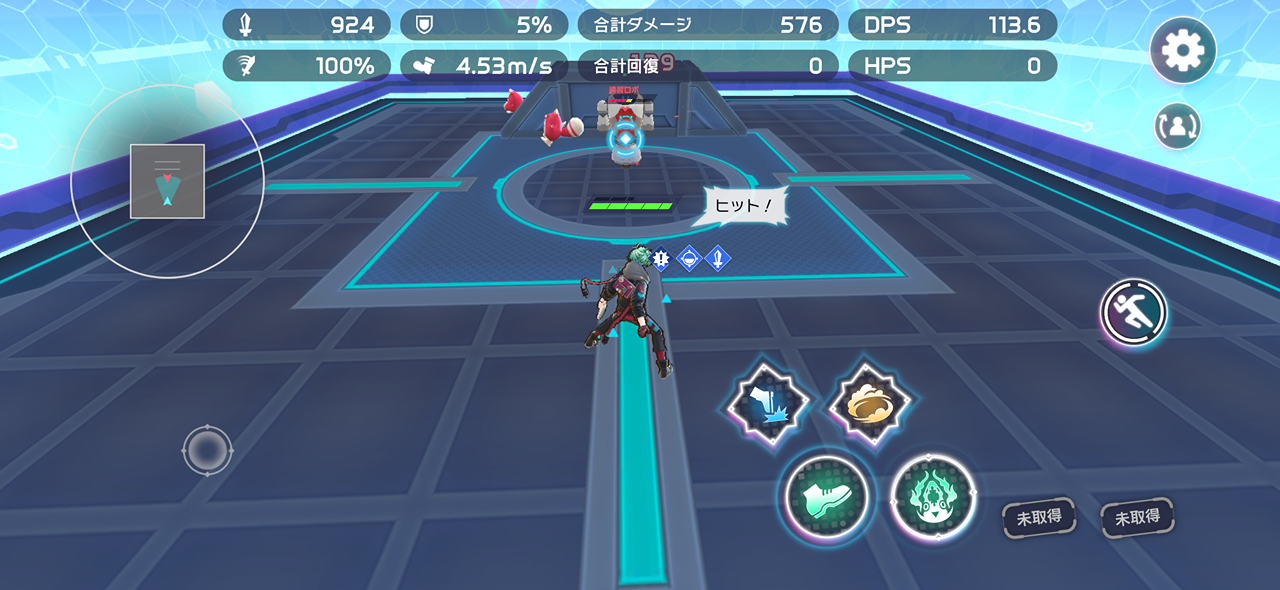Image resolution: width=1280 pixels, height=590 pixels.
Task: Open the gear settings menu
Action: [1183, 50]
